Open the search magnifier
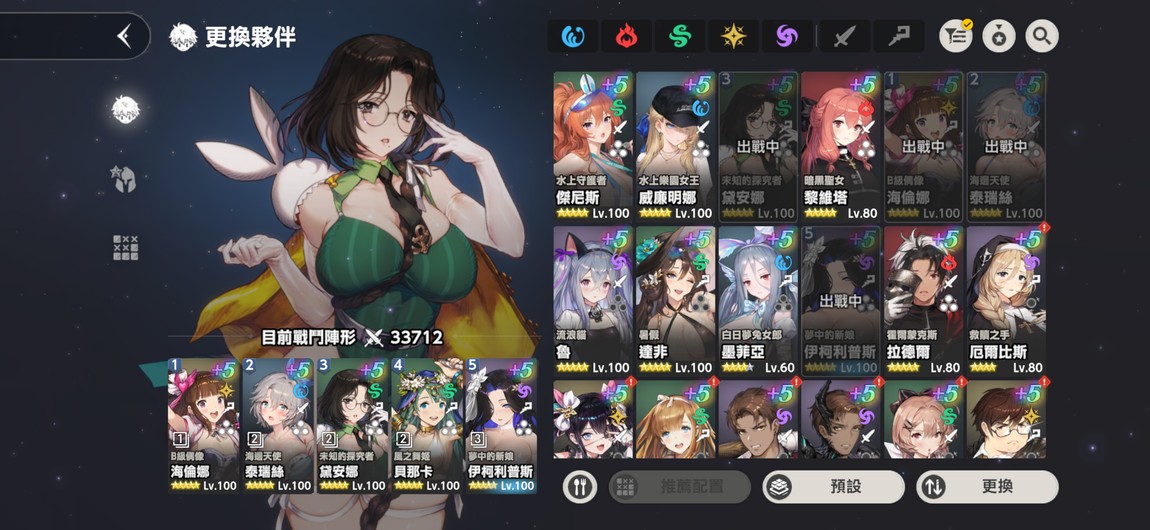The height and width of the screenshot is (530, 1150). 1041,37
